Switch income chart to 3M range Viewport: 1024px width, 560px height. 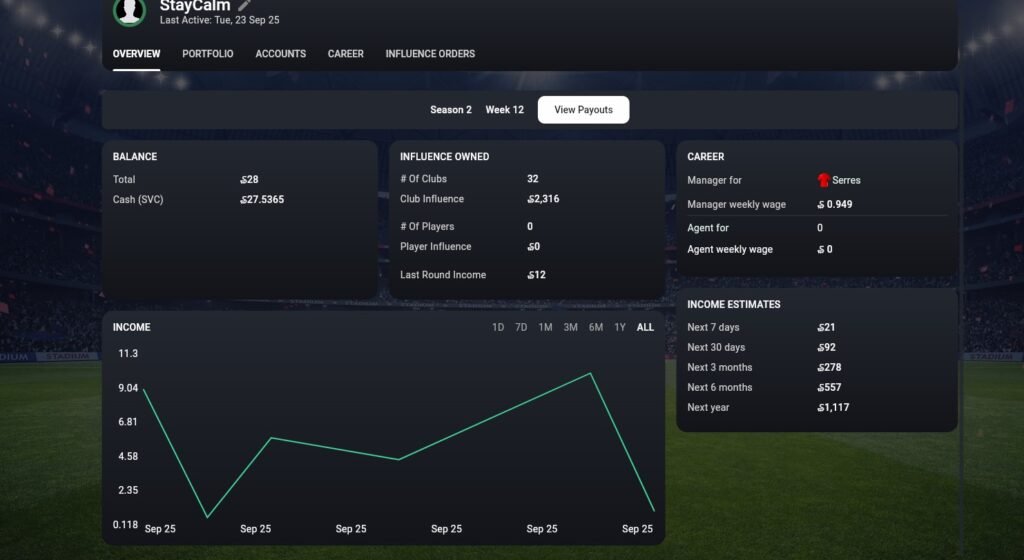(x=570, y=327)
